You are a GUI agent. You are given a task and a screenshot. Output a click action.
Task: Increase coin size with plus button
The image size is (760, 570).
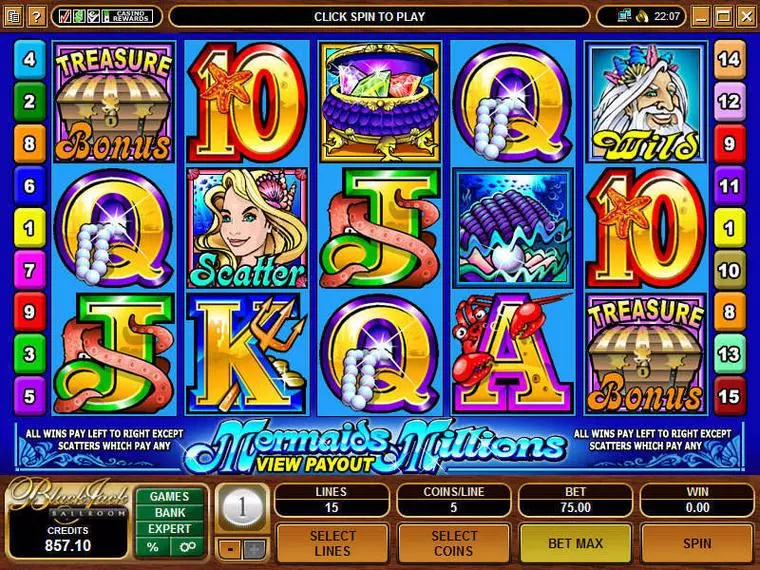tap(254, 548)
